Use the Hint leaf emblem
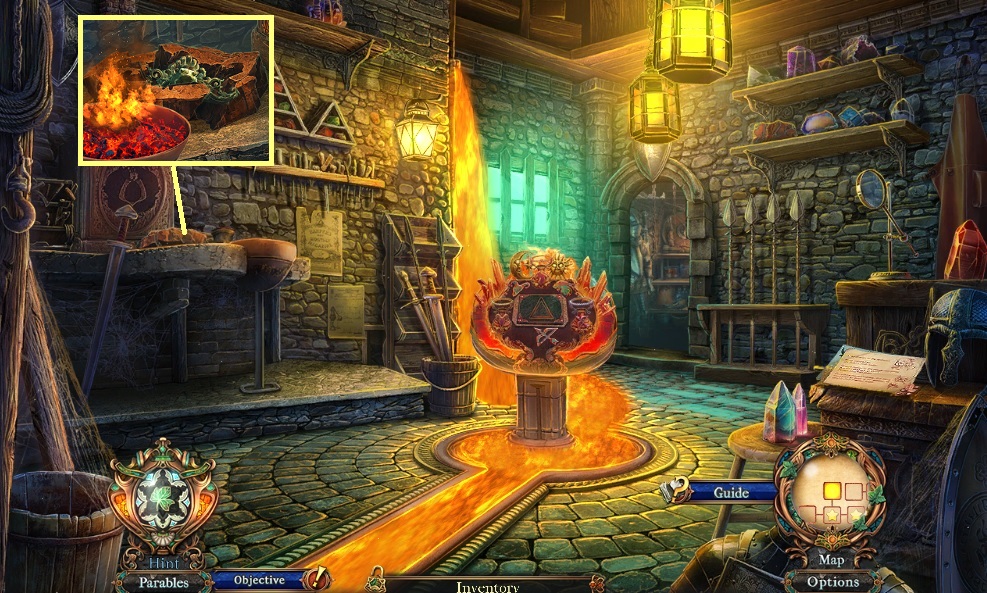This screenshot has height=593, width=987. coord(162,499)
